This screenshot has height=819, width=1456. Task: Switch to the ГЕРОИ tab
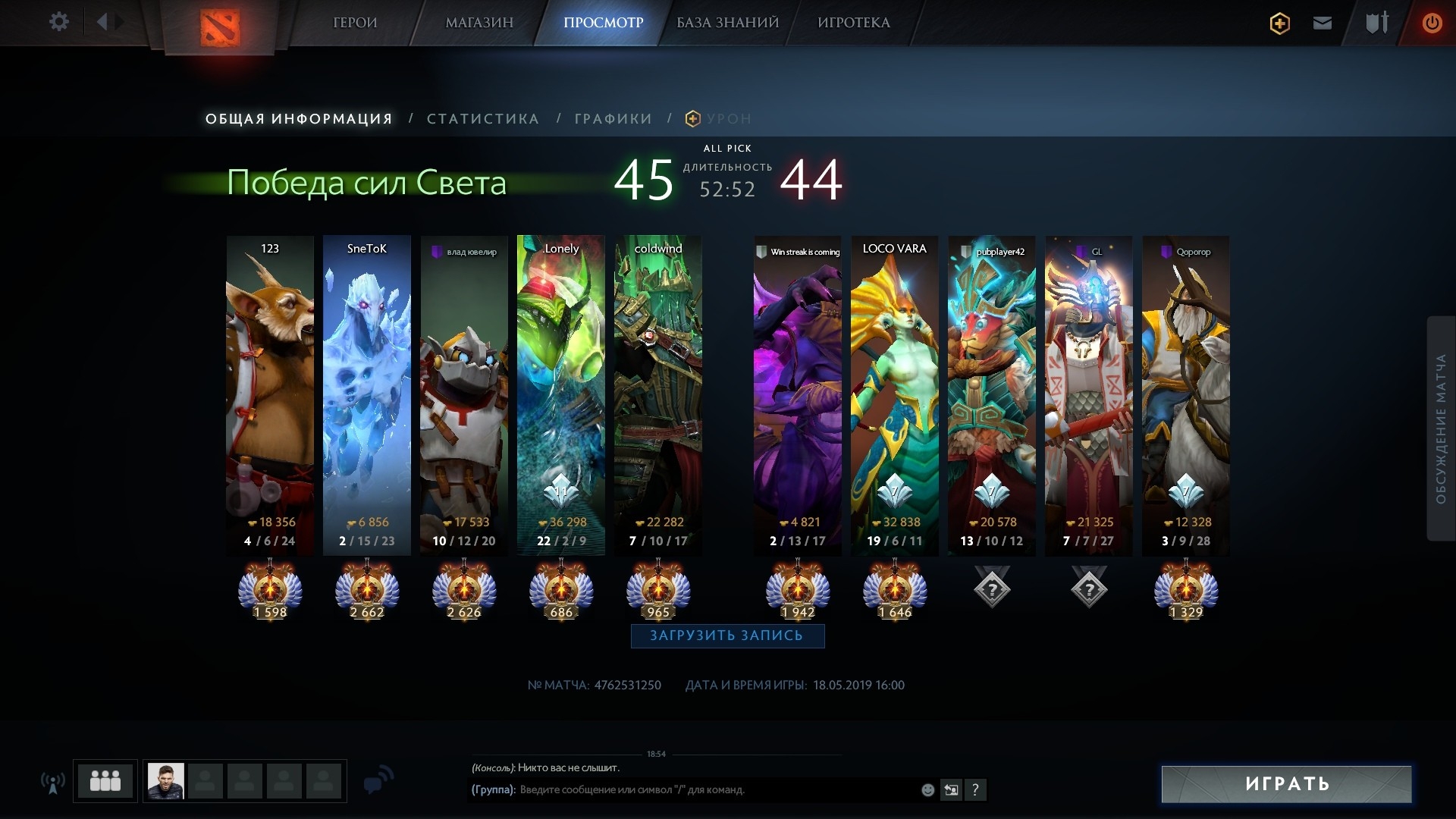355,23
